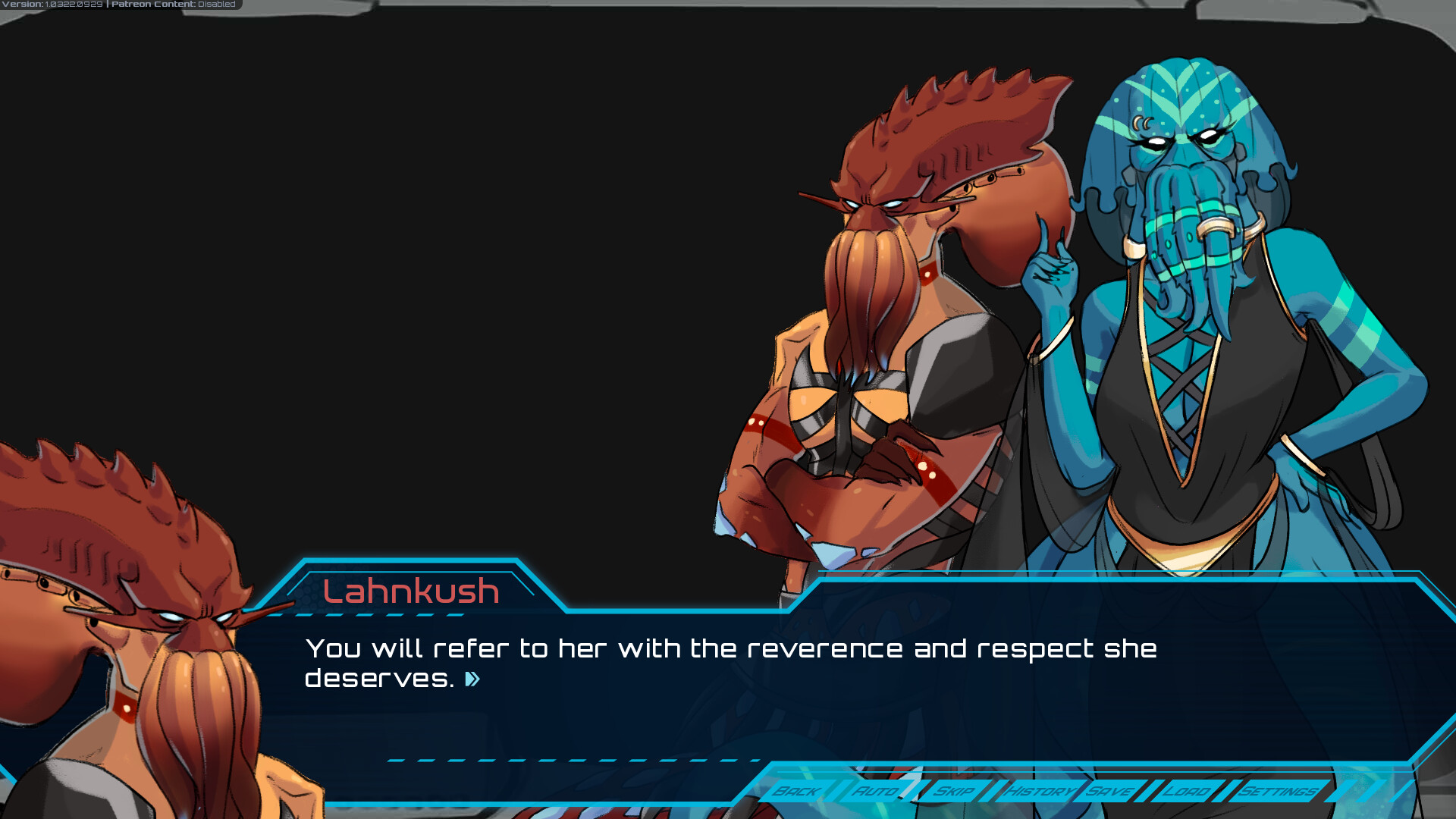Open the Save screen
The width and height of the screenshot is (1456, 819).
[1109, 791]
